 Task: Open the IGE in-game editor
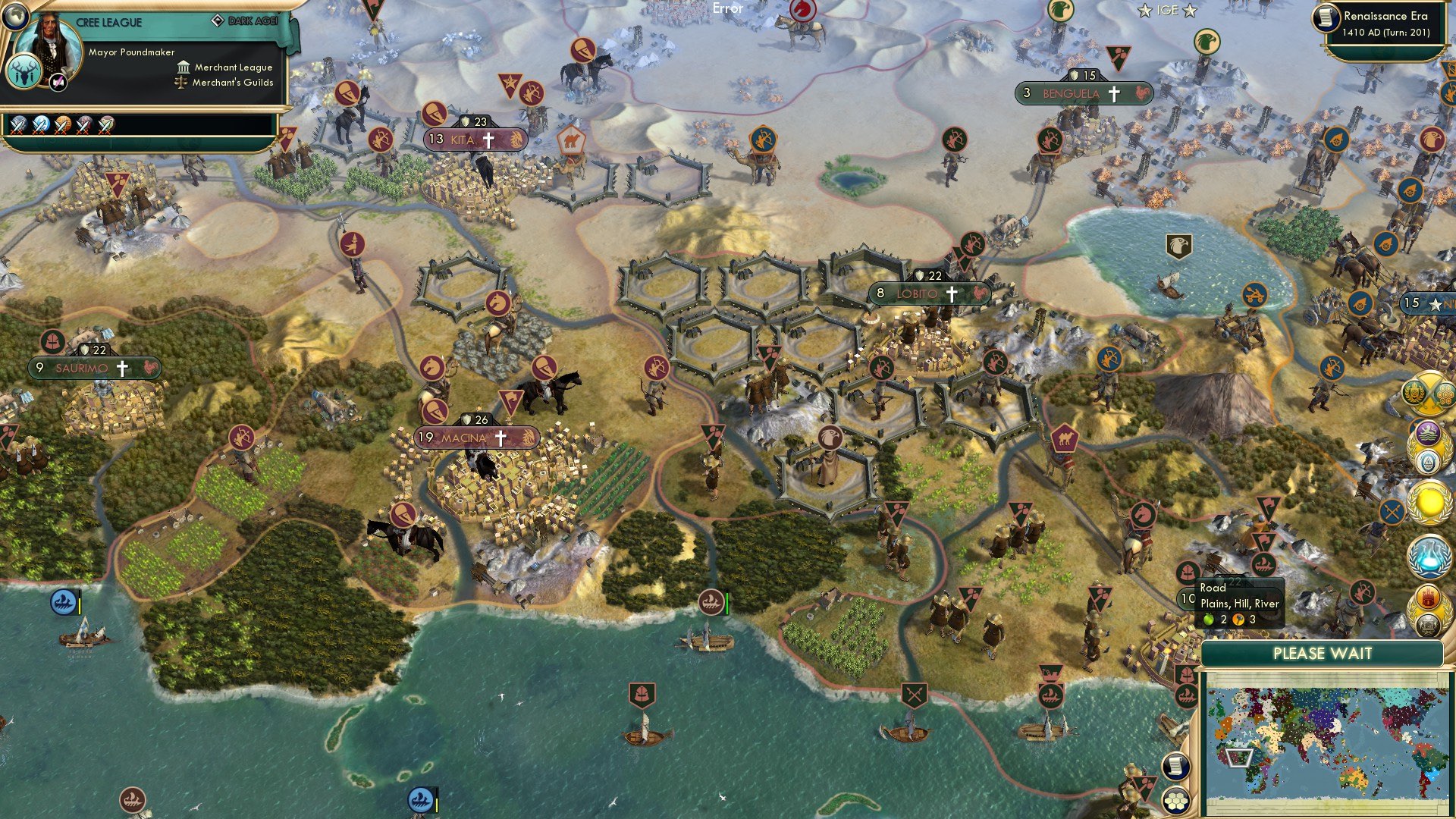click(1167, 11)
